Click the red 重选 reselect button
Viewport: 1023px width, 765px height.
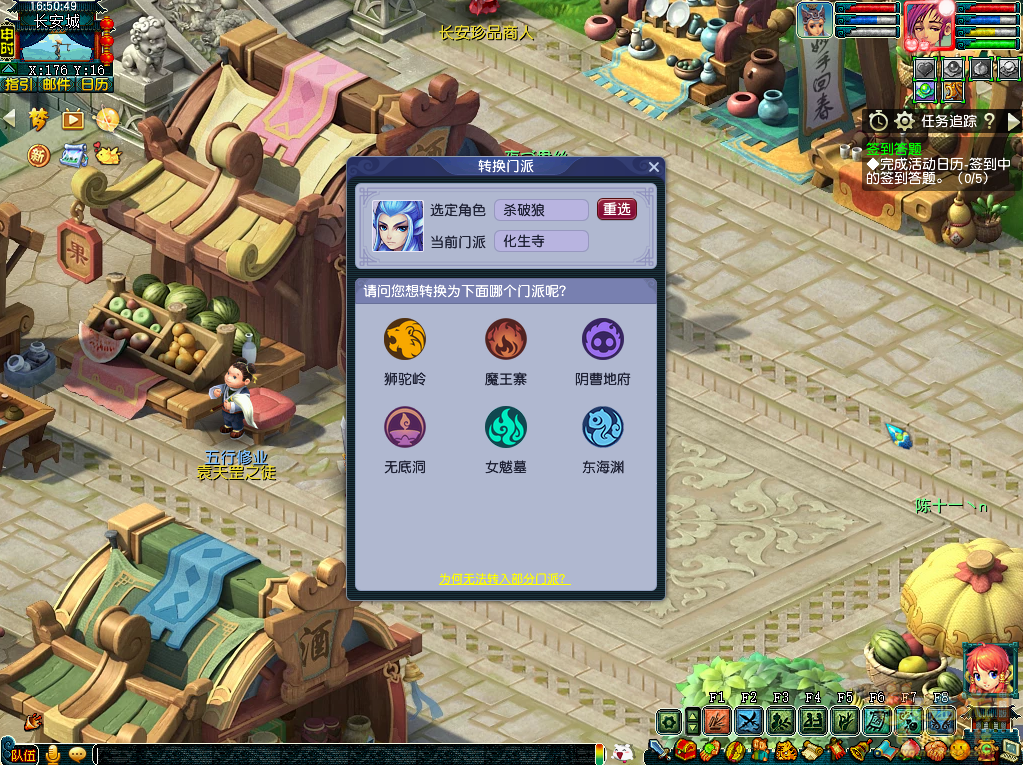[x=616, y=209]
